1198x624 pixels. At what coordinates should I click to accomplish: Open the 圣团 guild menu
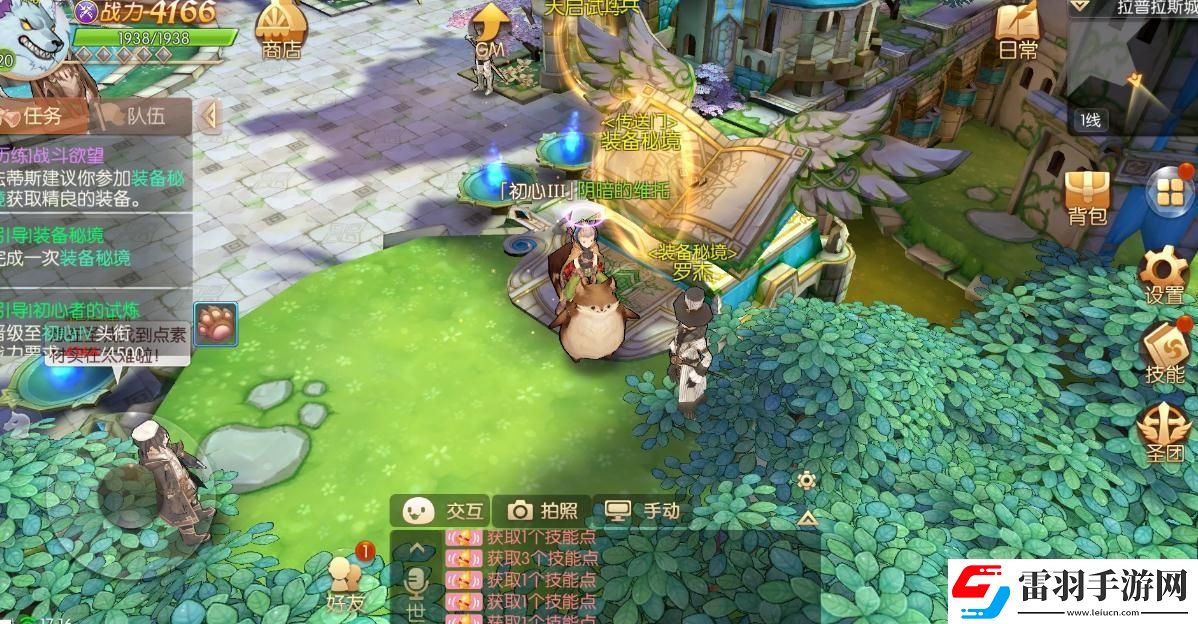tap(1164, 432)
